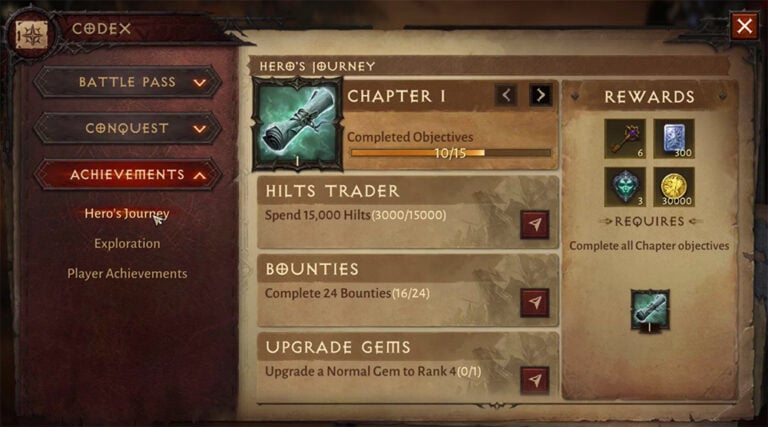
Task: Open the Exploration achievements
Action: point(127,243)
